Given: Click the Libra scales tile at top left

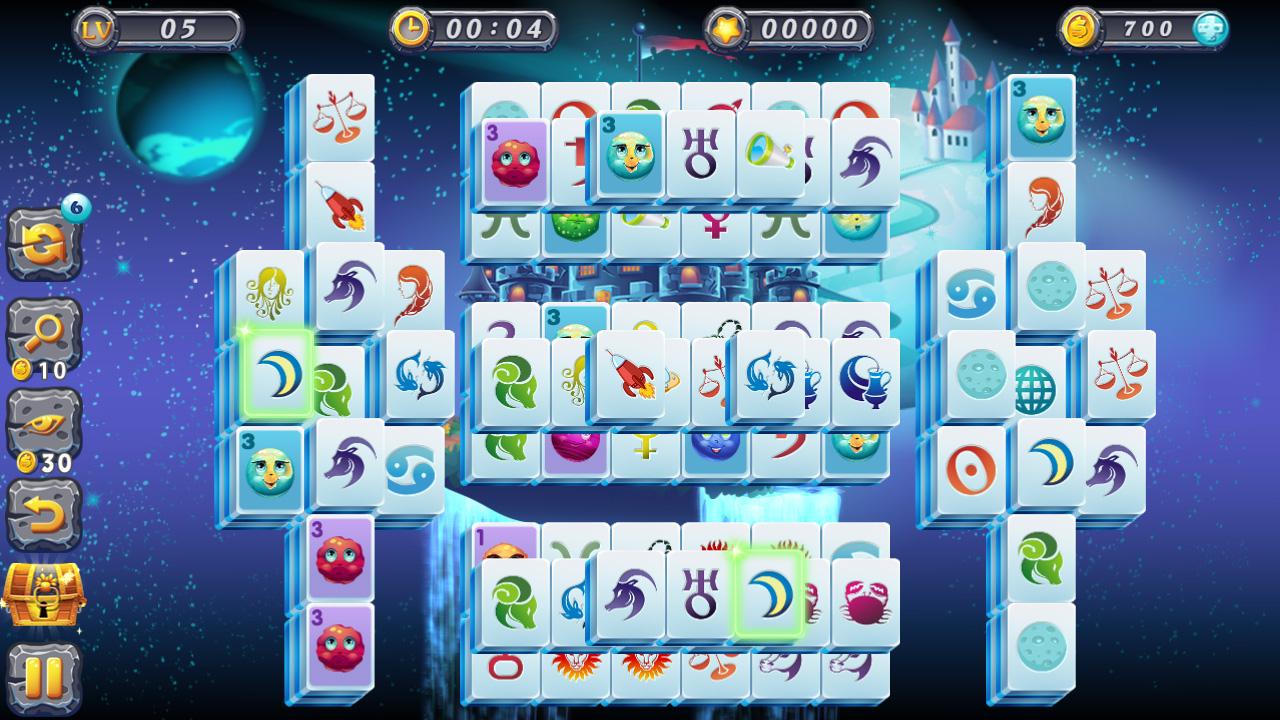Looking at the screenshot, I should [340, 113].
